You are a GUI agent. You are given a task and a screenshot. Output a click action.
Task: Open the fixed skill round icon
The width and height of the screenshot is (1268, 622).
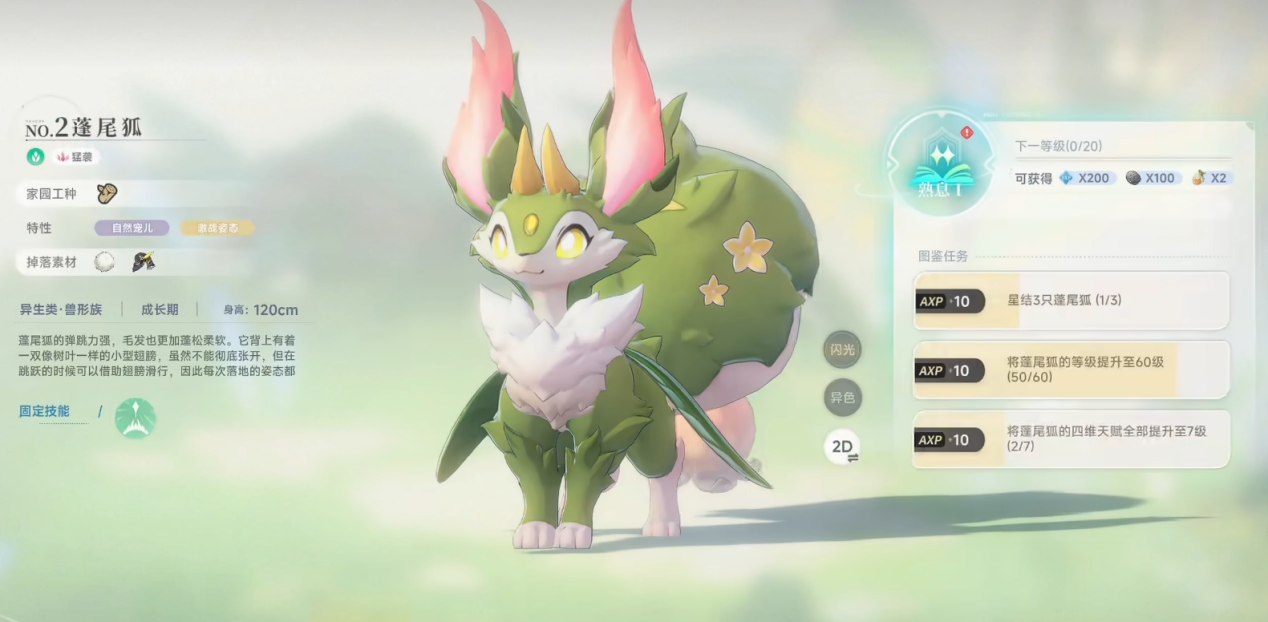pos(135,418)
